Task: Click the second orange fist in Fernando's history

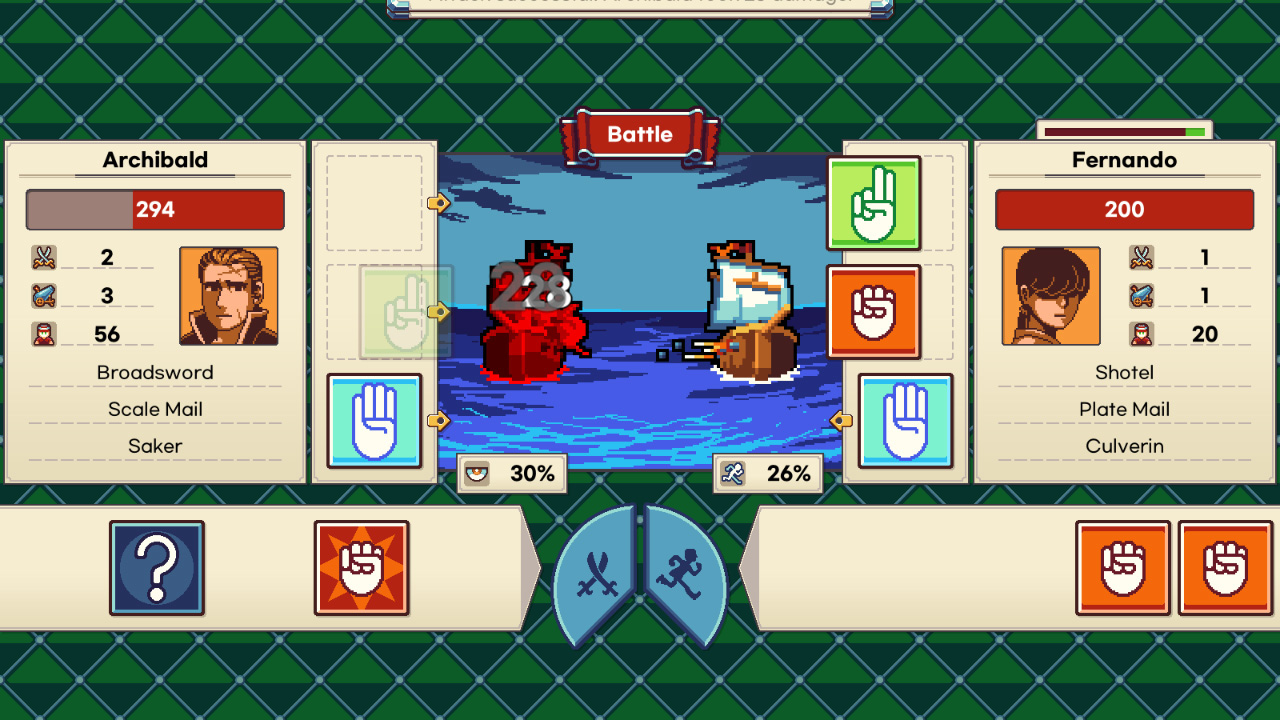Action: [x=1224, y=568]
